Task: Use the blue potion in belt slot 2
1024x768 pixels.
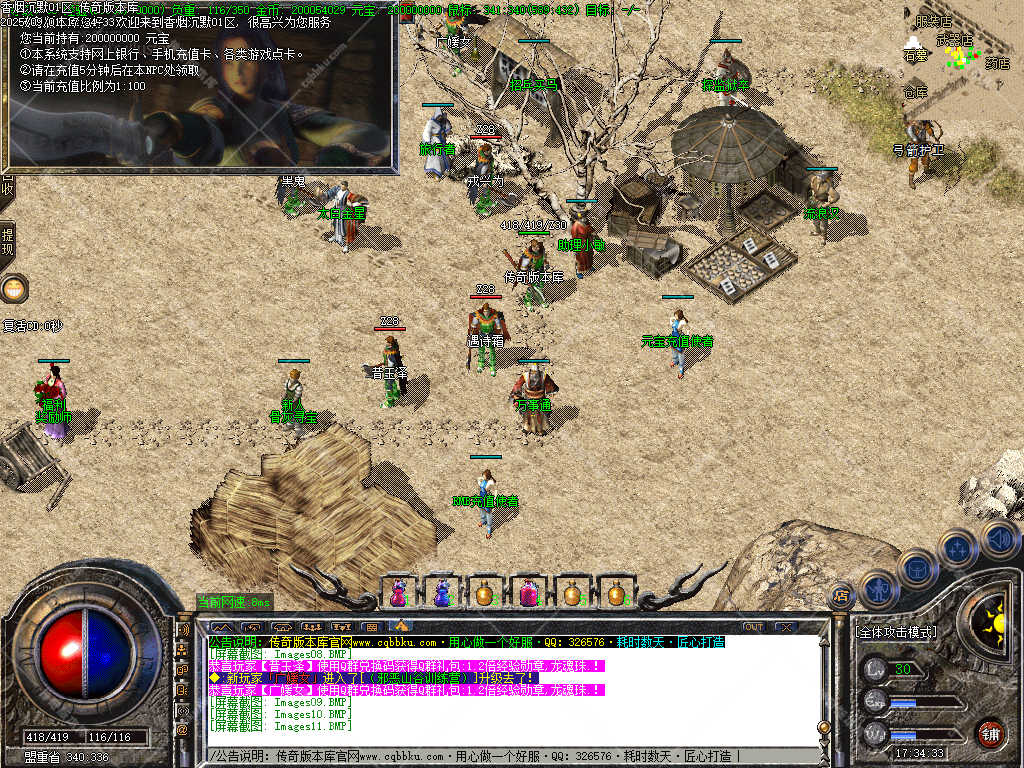Action: 442,593
